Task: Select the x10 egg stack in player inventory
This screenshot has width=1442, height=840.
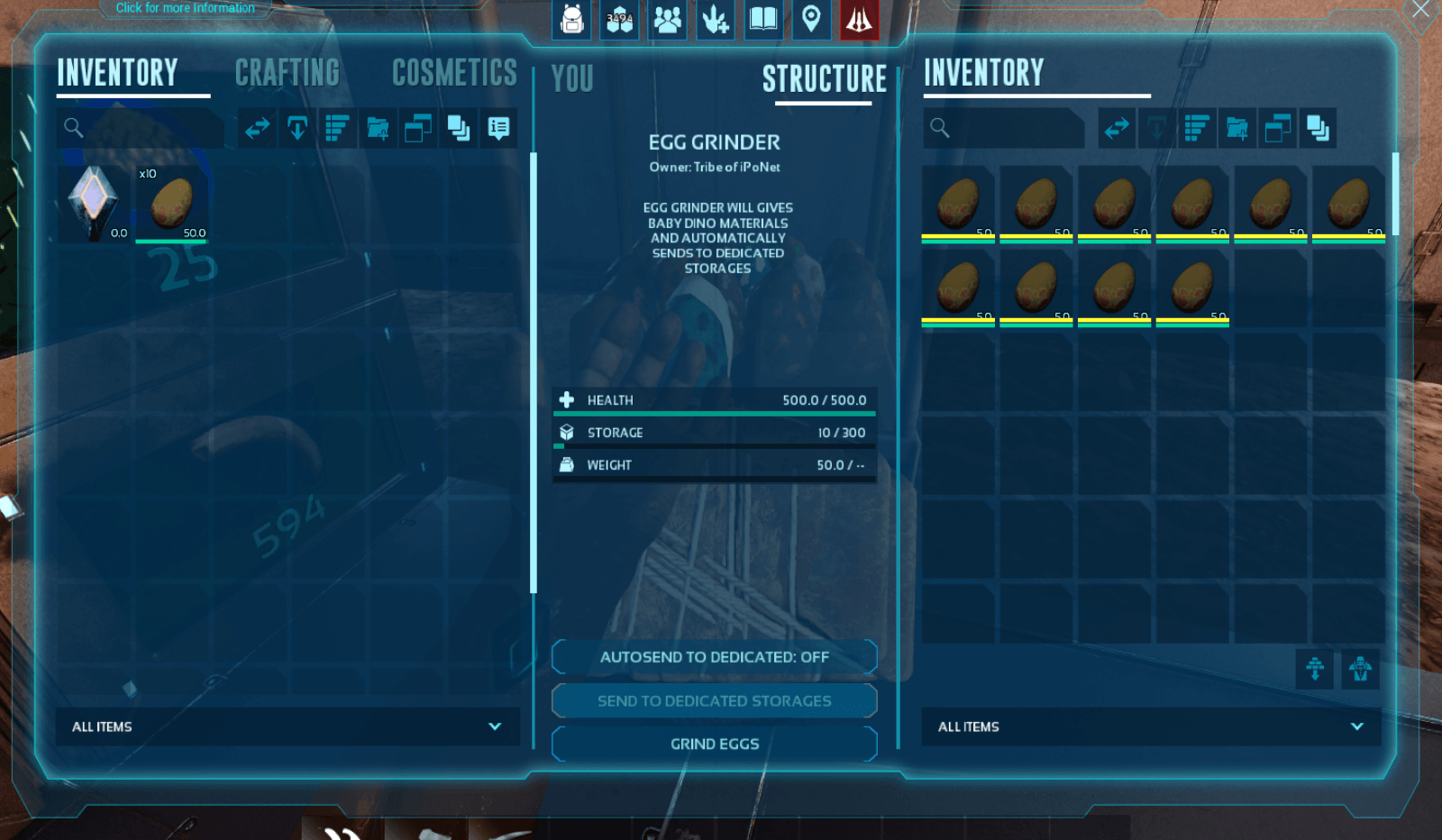Action: 171,204
